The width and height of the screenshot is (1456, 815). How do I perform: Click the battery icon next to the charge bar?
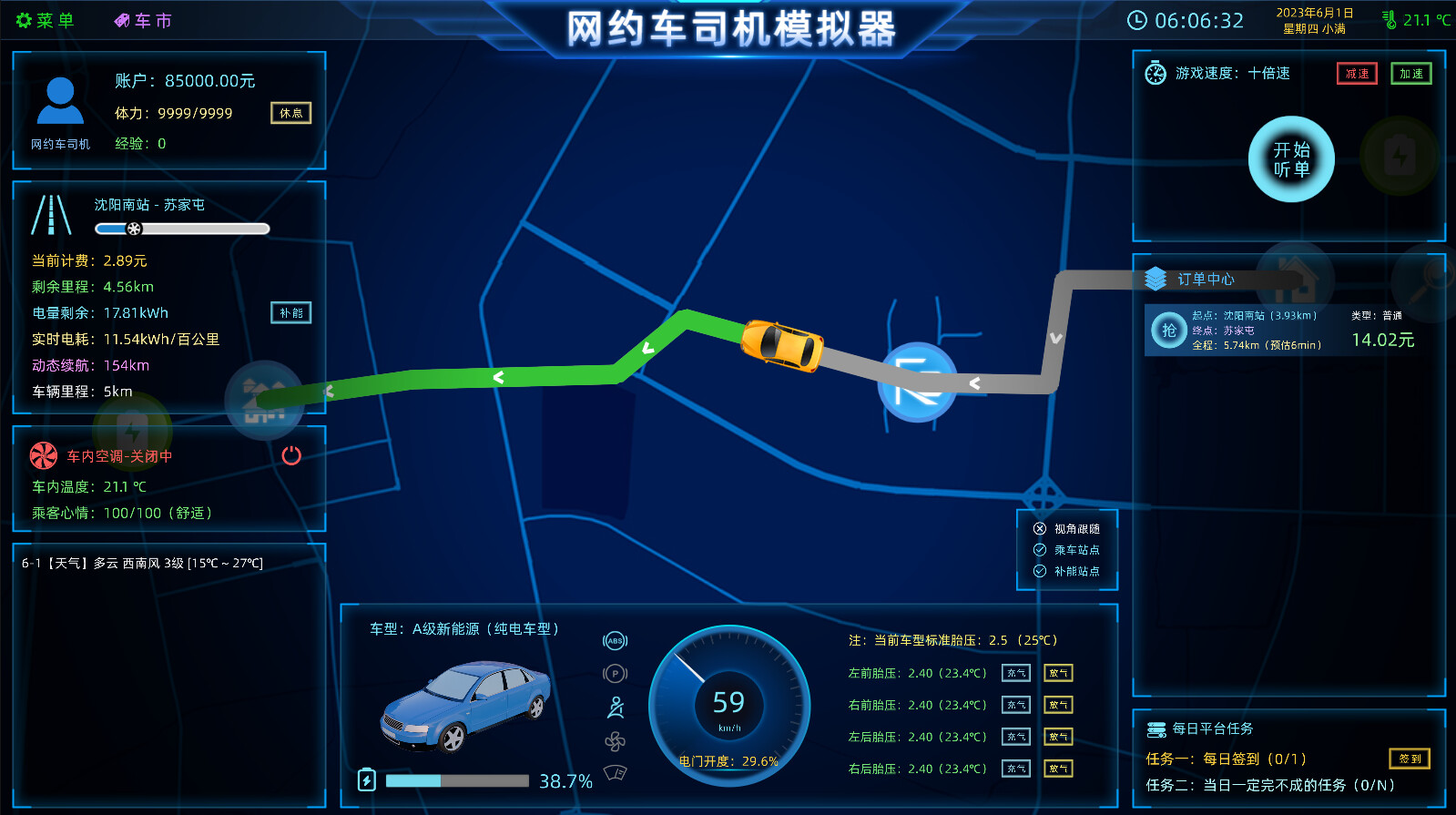[x=367, y=779]
